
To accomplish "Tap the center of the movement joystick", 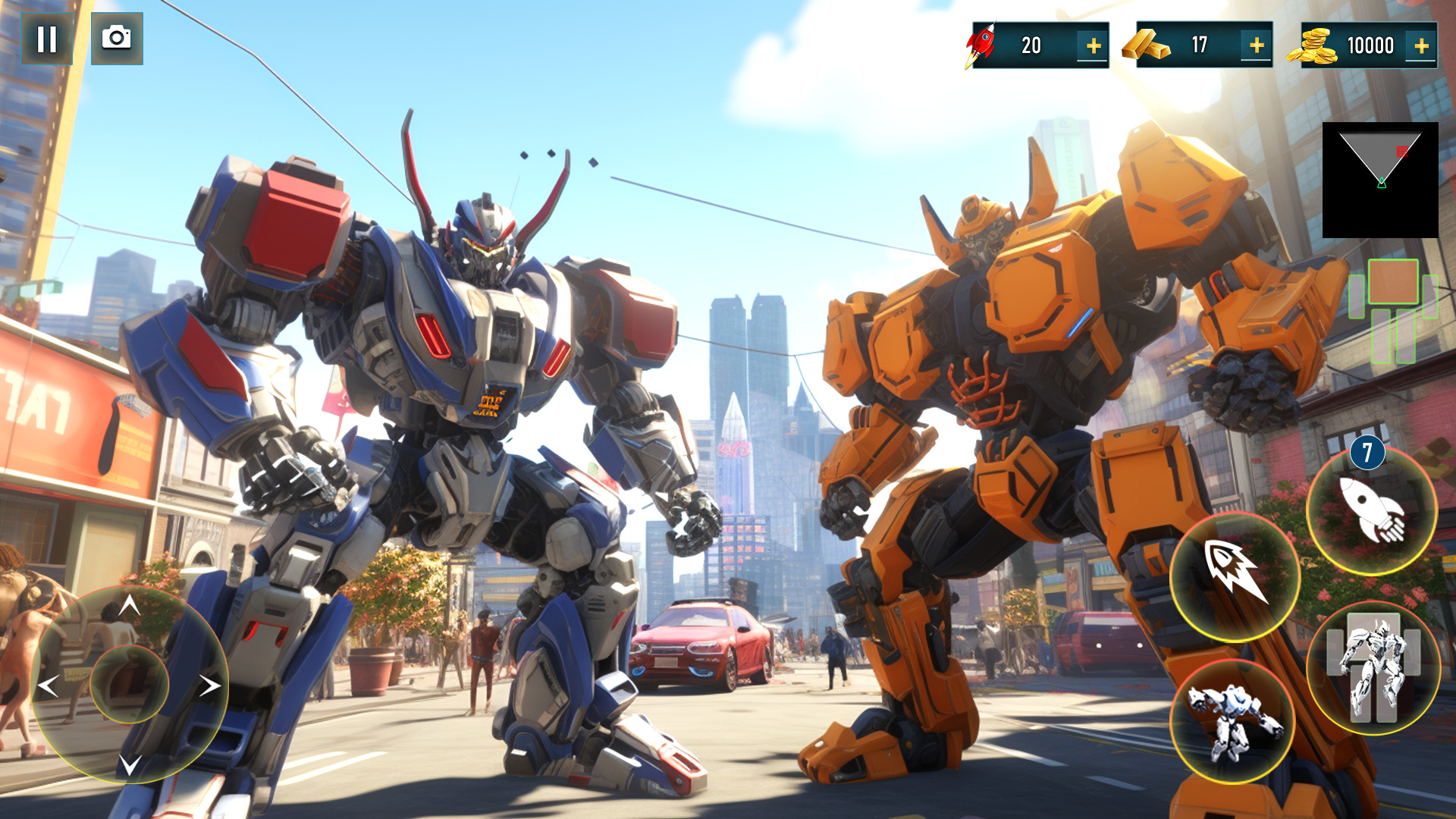I will click(129, 684).
